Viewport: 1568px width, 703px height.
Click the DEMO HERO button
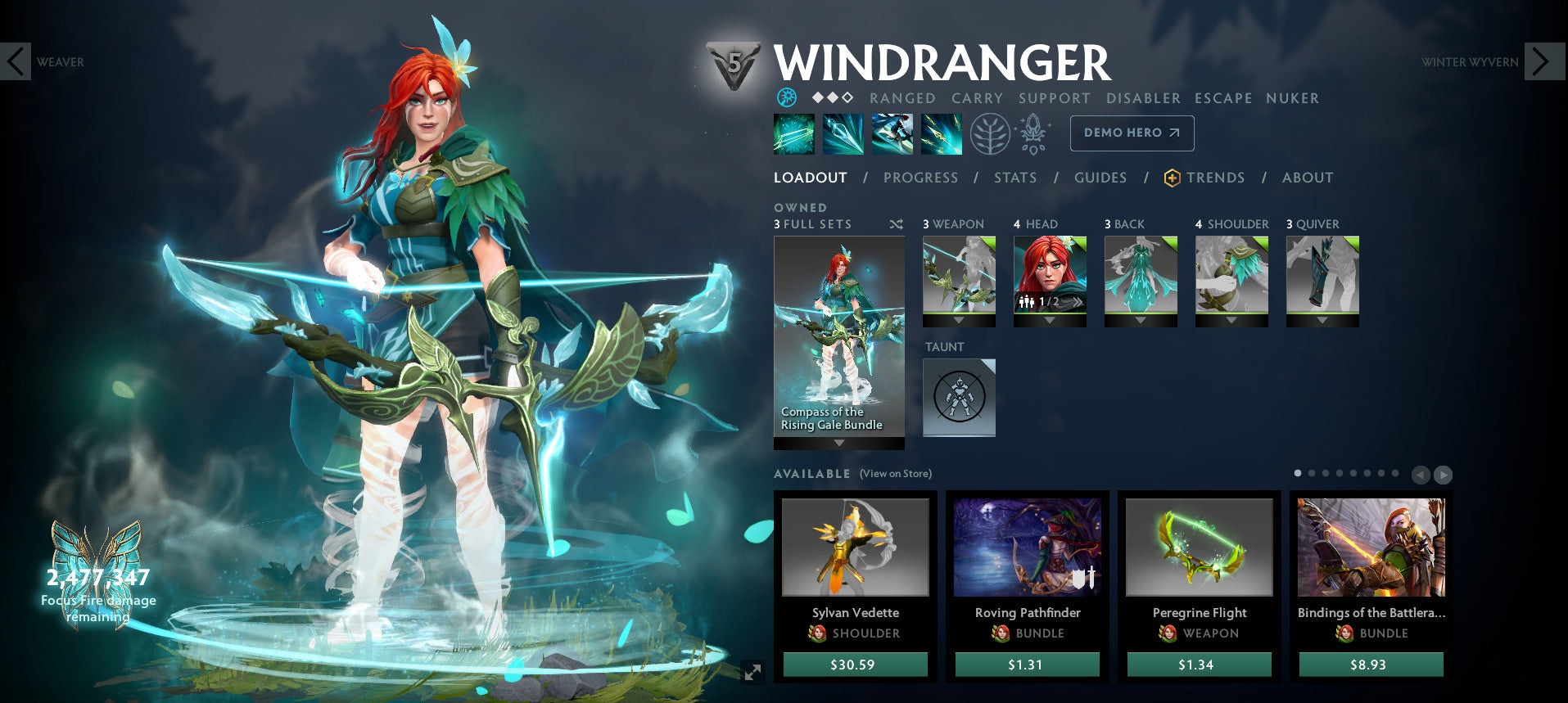coord(1132,133)
